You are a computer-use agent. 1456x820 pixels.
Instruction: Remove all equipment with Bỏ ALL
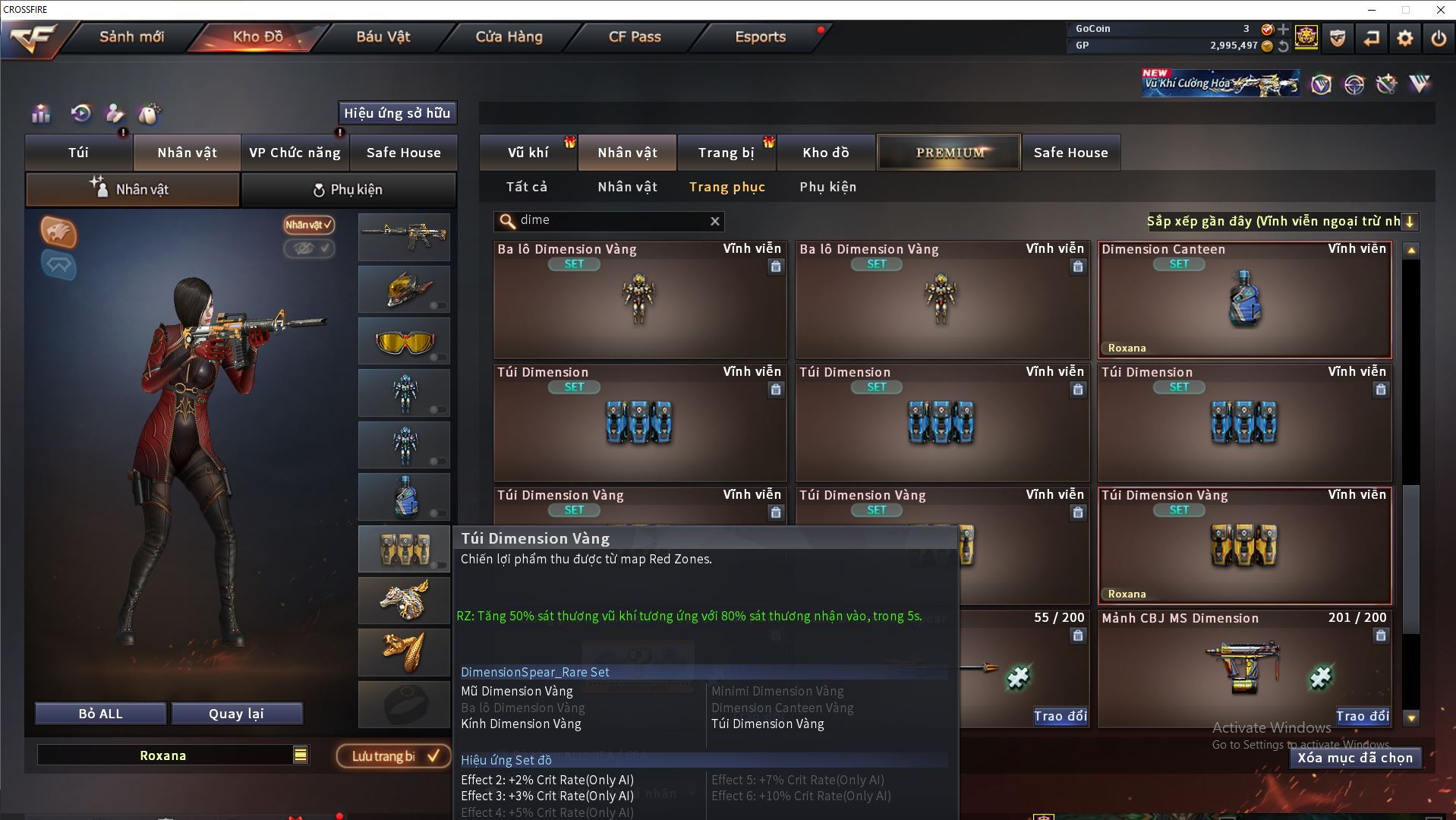tap(100, 714)
